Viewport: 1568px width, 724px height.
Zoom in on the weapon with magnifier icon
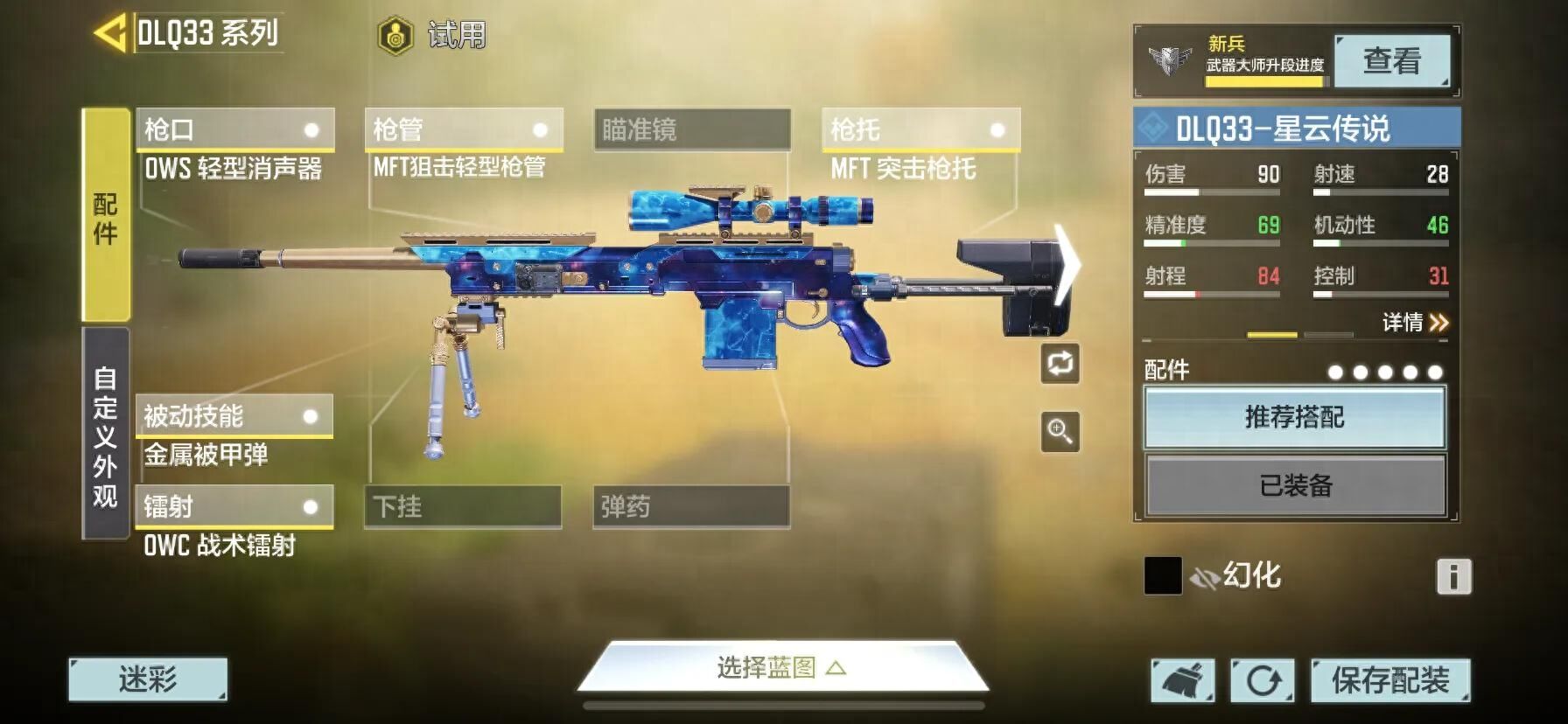tap(1060, 432)
